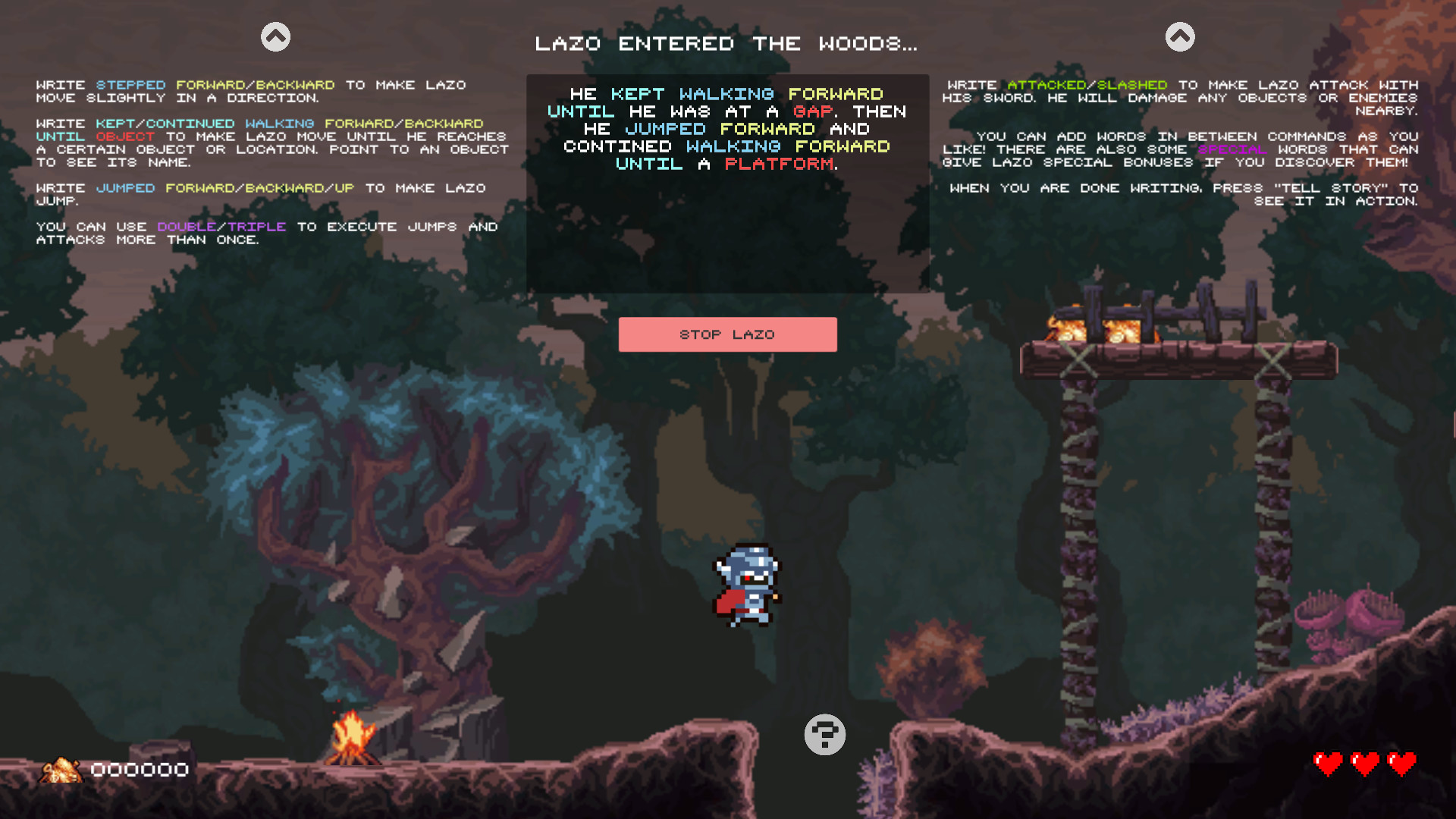Click inside the story writing panel

pyautogui.click(x=727, y=227)
